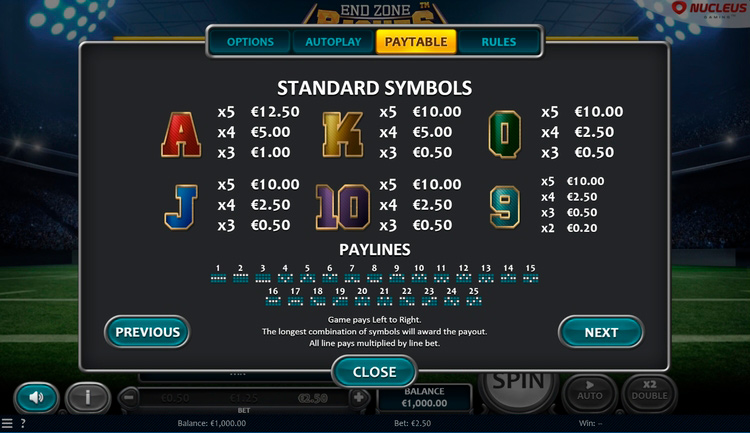Toggle sound with the speaker button

[37, 397]
